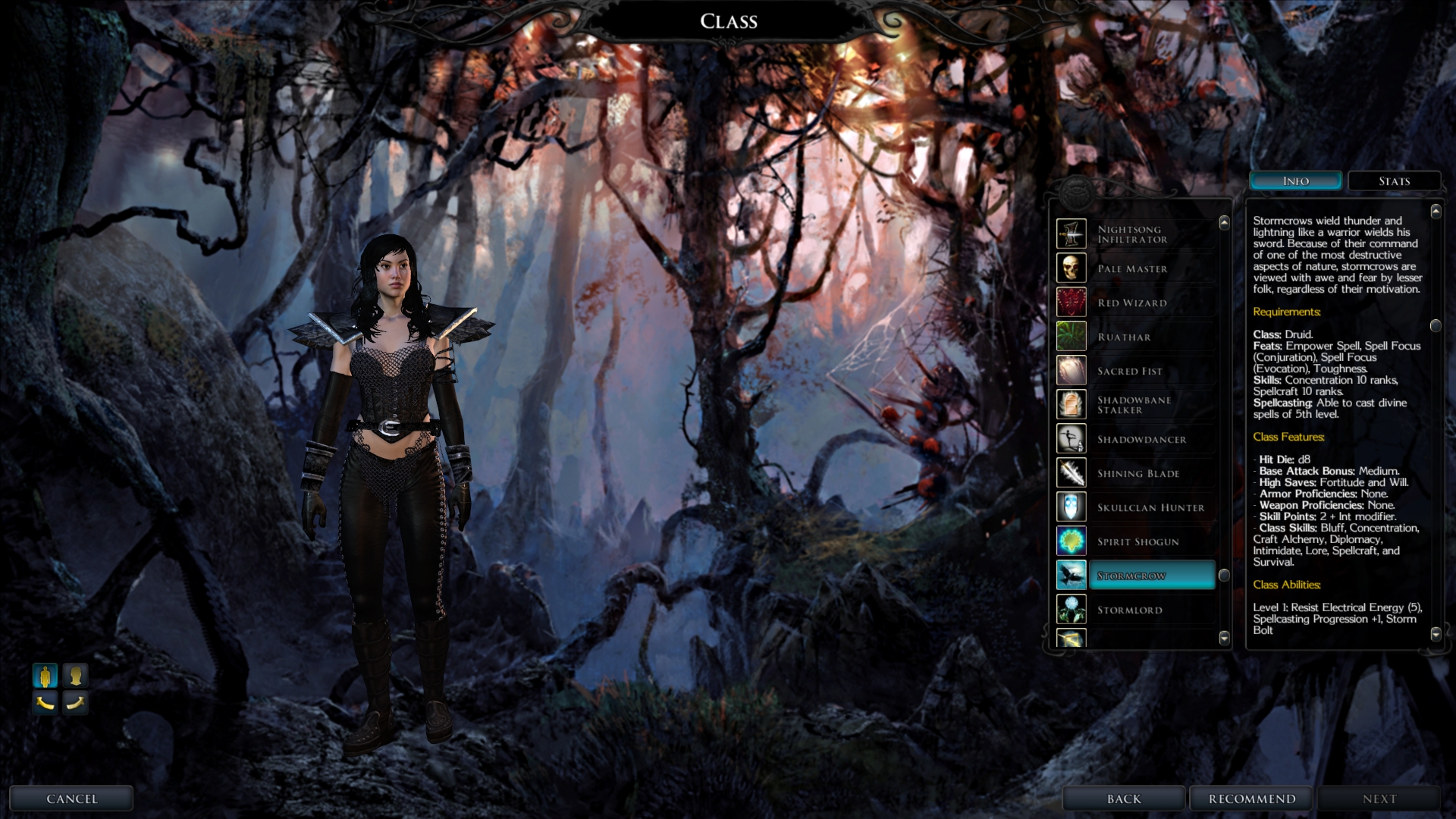Select the Skullclan Hunter class
Viewport: 1456px width, 819px height.
(x=1150, y=507)
